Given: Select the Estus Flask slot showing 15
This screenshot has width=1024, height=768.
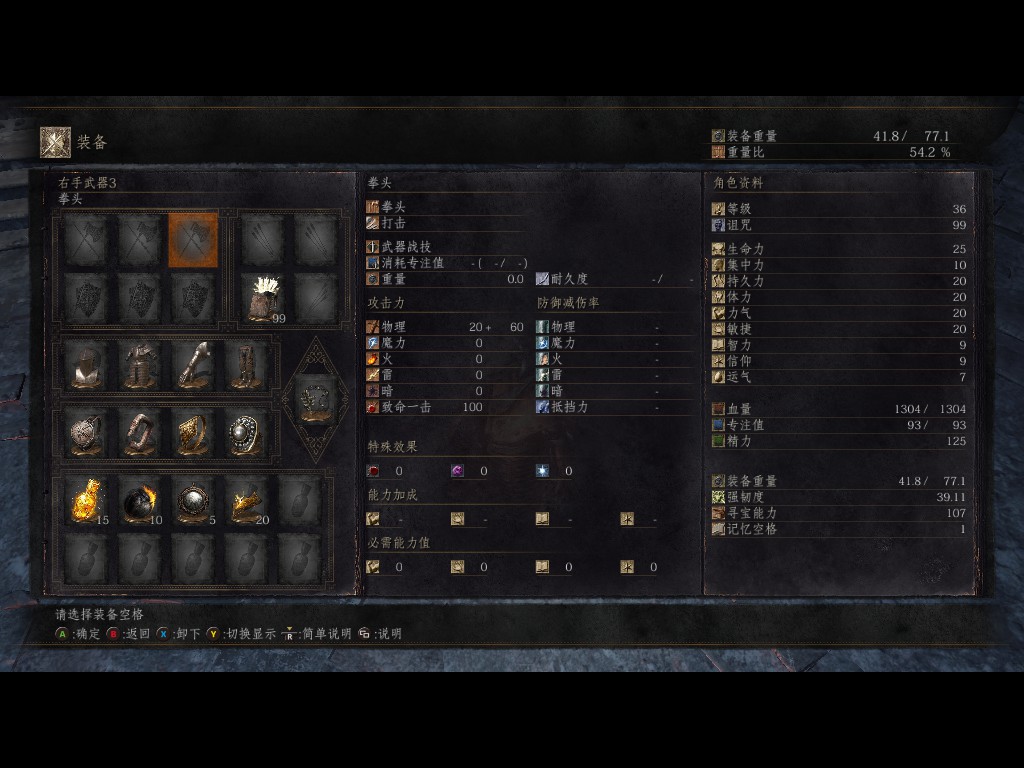Looking at the screenshot, I should click(x=87, y=500).
